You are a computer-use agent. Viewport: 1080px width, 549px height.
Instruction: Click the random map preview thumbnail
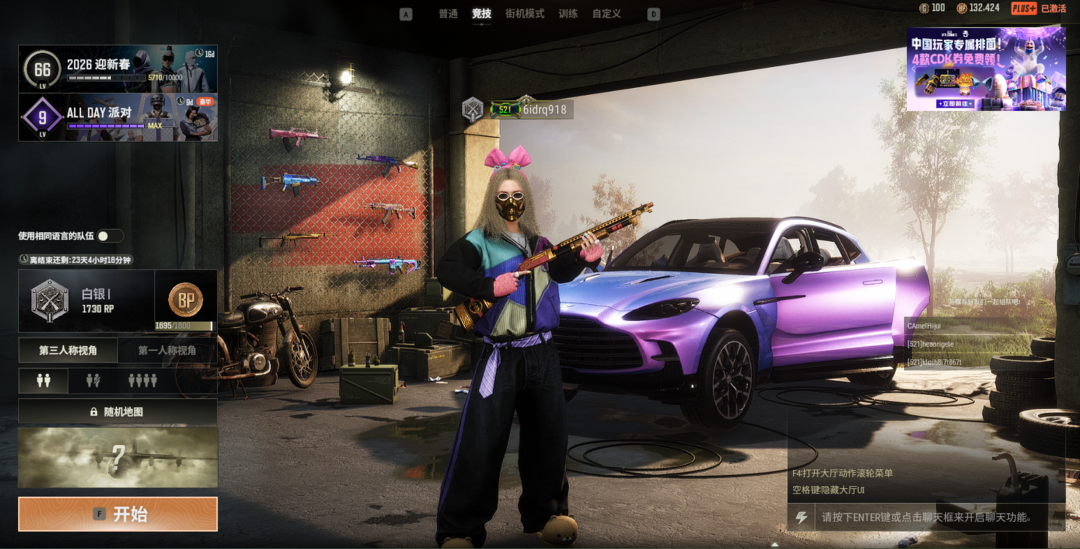tap(118, 458)
